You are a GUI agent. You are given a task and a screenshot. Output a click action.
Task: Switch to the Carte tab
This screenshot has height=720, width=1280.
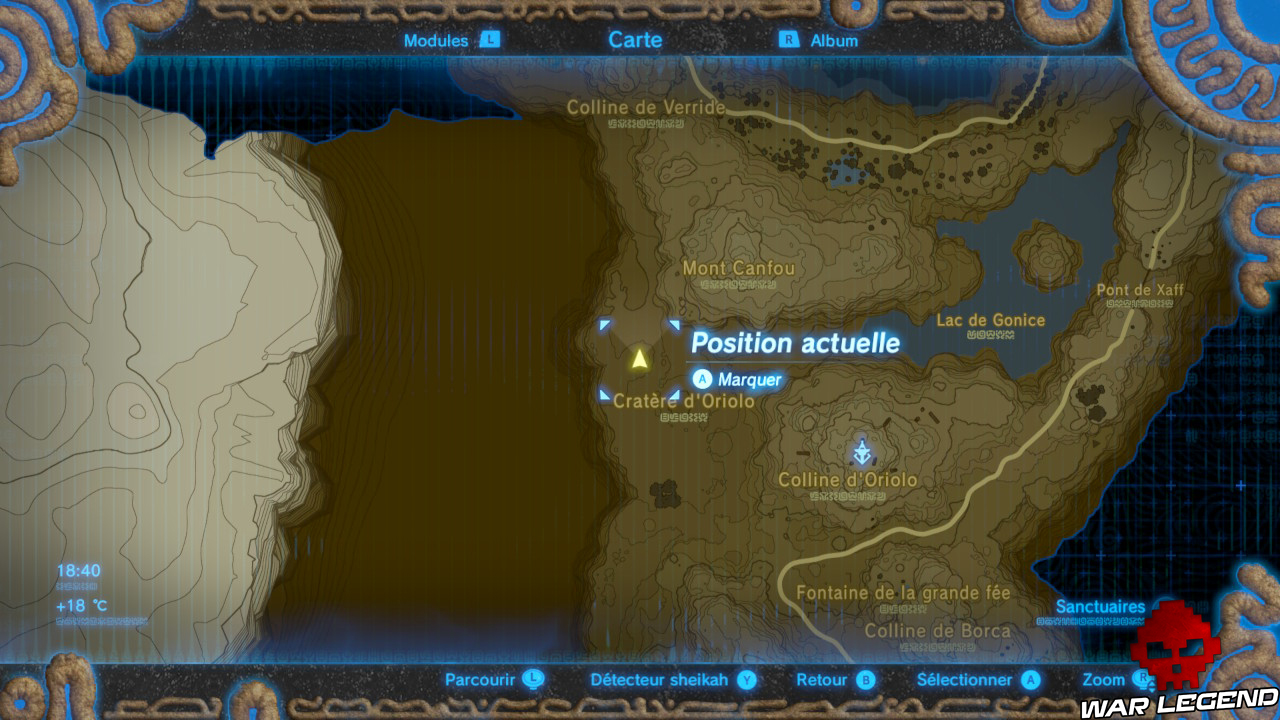(x=634, y=40)
